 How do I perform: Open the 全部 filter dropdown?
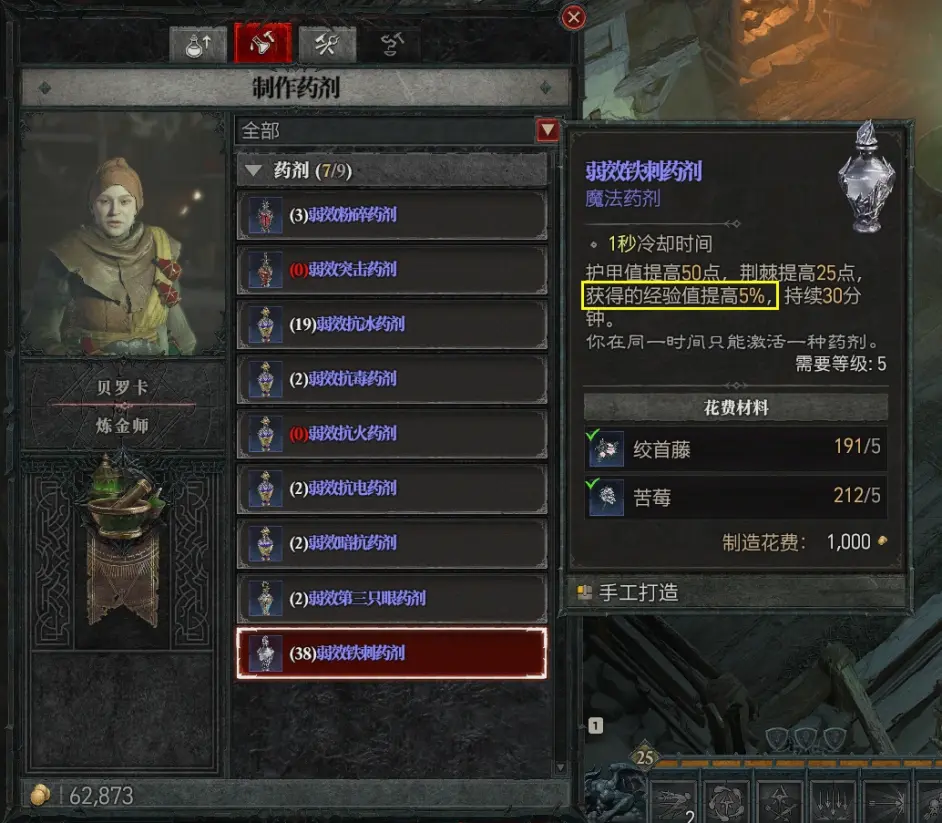pos(547,130)
